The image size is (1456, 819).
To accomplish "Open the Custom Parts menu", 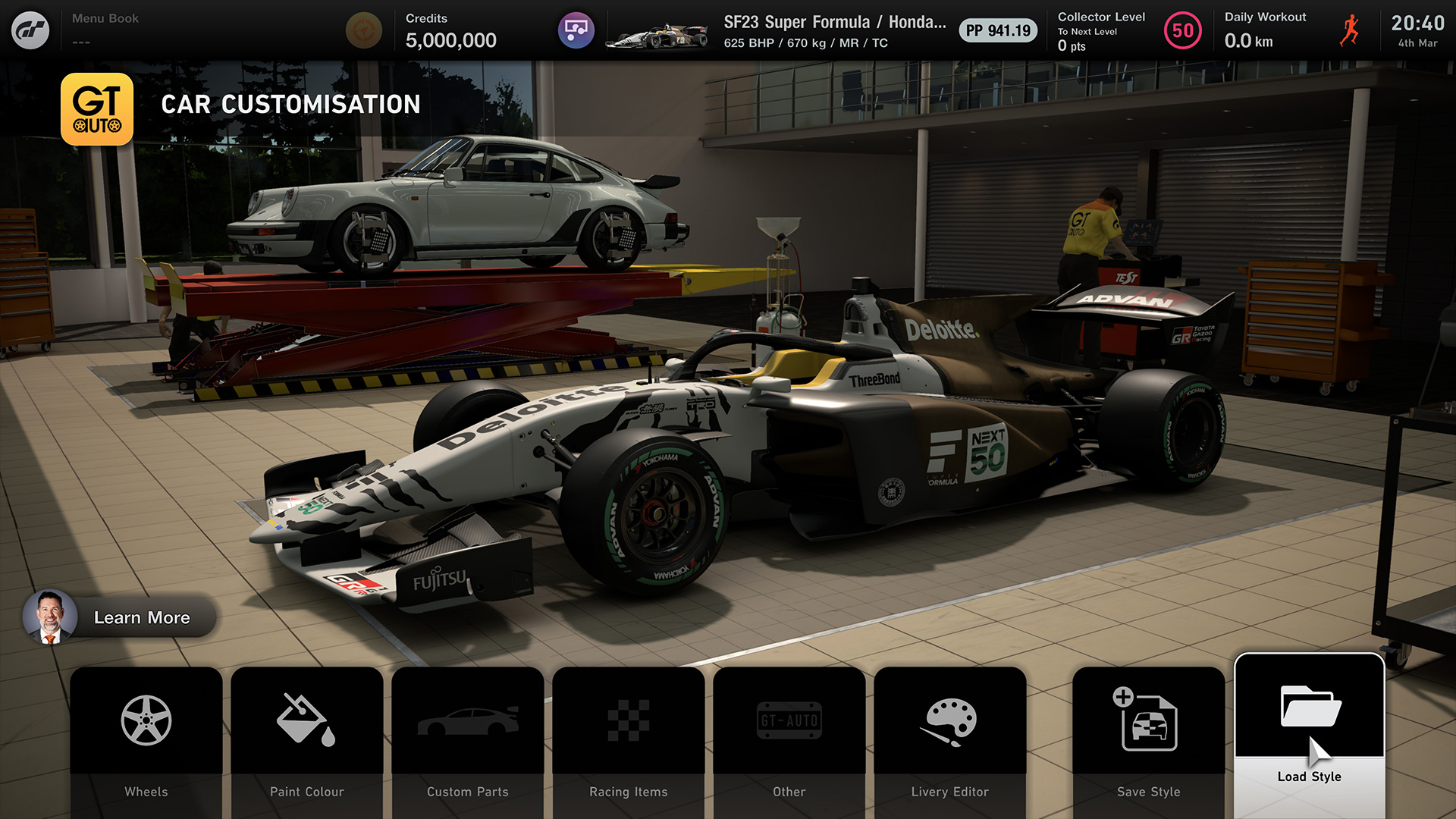I will (467, 739).
